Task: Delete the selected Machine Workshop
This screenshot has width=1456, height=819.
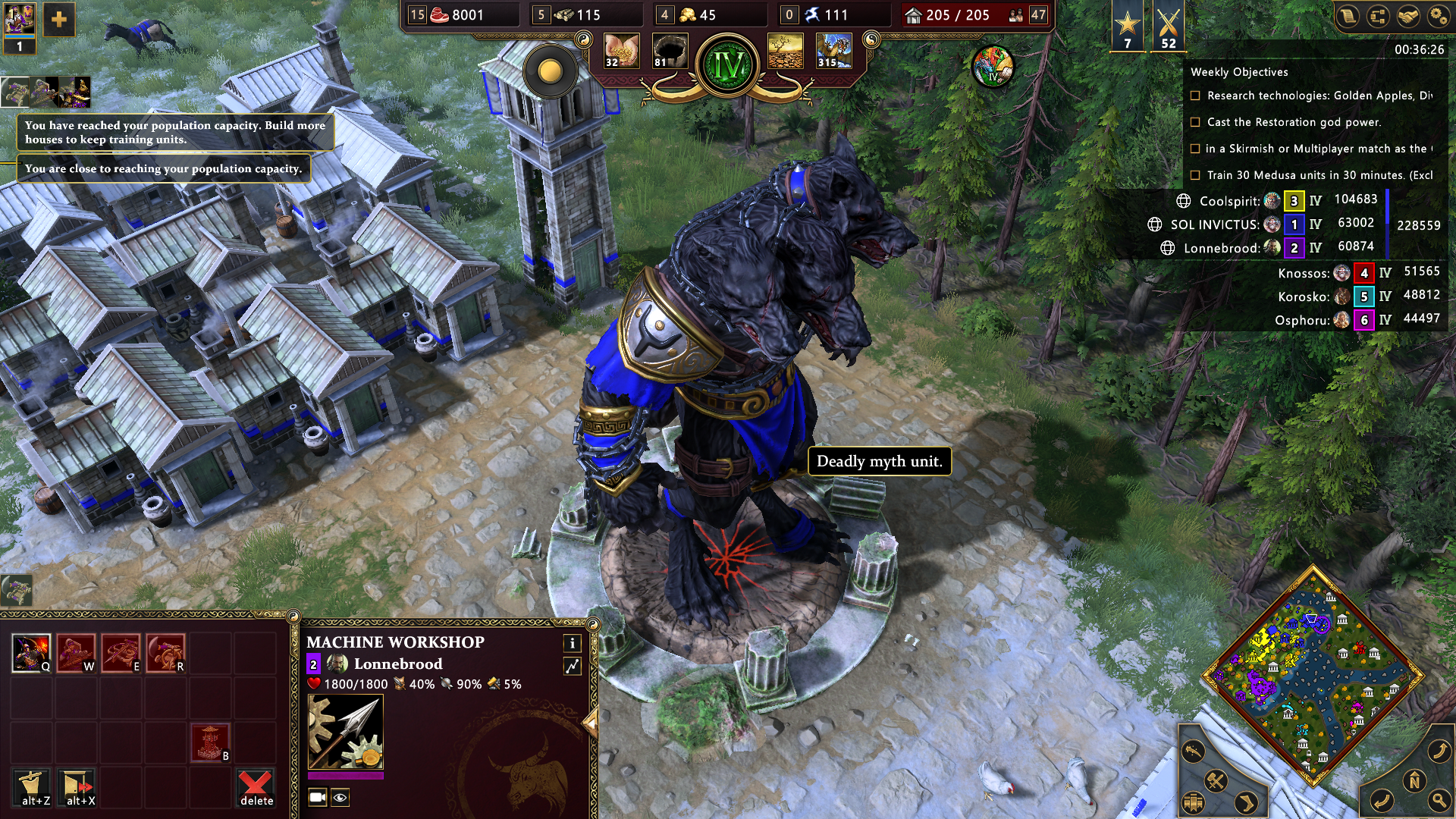Action: pos(256,787)
